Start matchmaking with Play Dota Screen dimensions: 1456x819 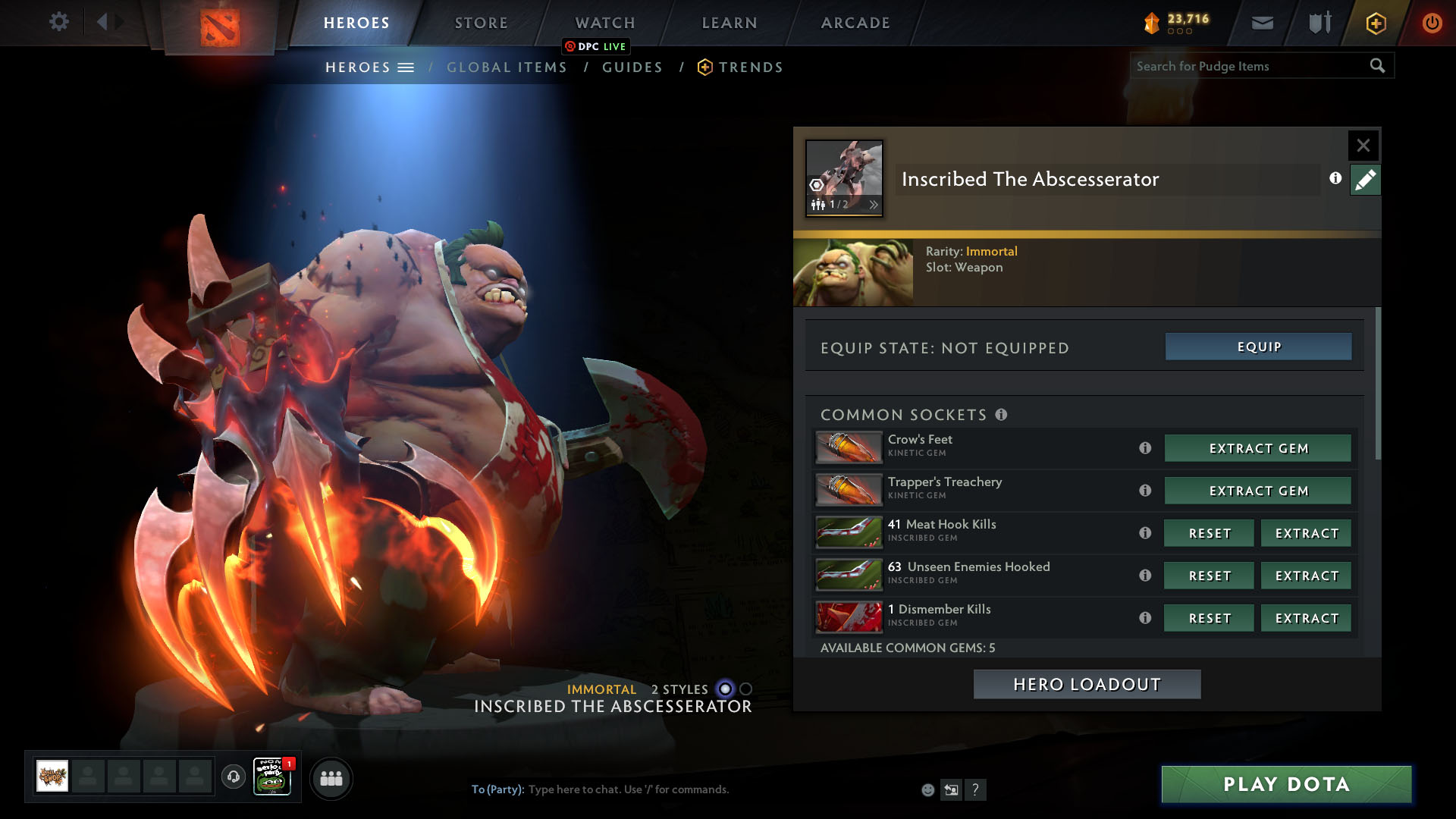coord(1286,784)
